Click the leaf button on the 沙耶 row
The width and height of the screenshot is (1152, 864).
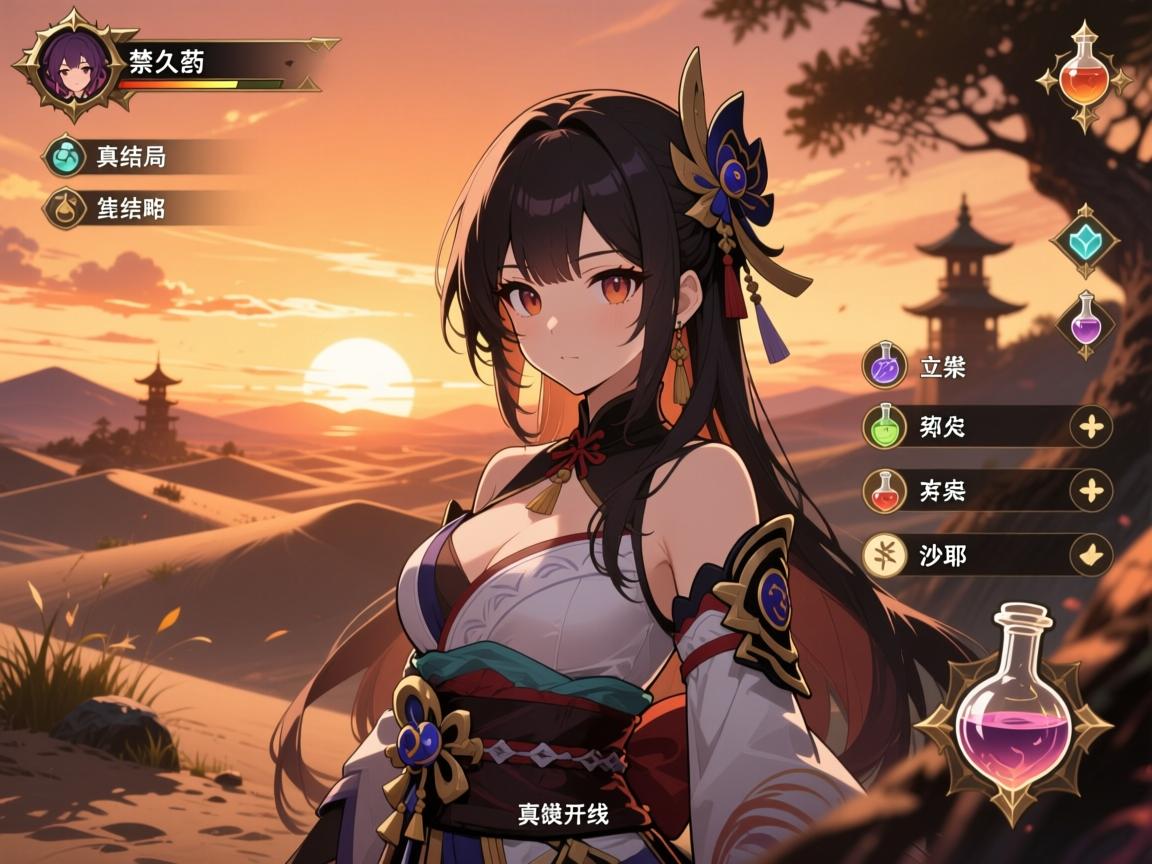pos(1091,555)
